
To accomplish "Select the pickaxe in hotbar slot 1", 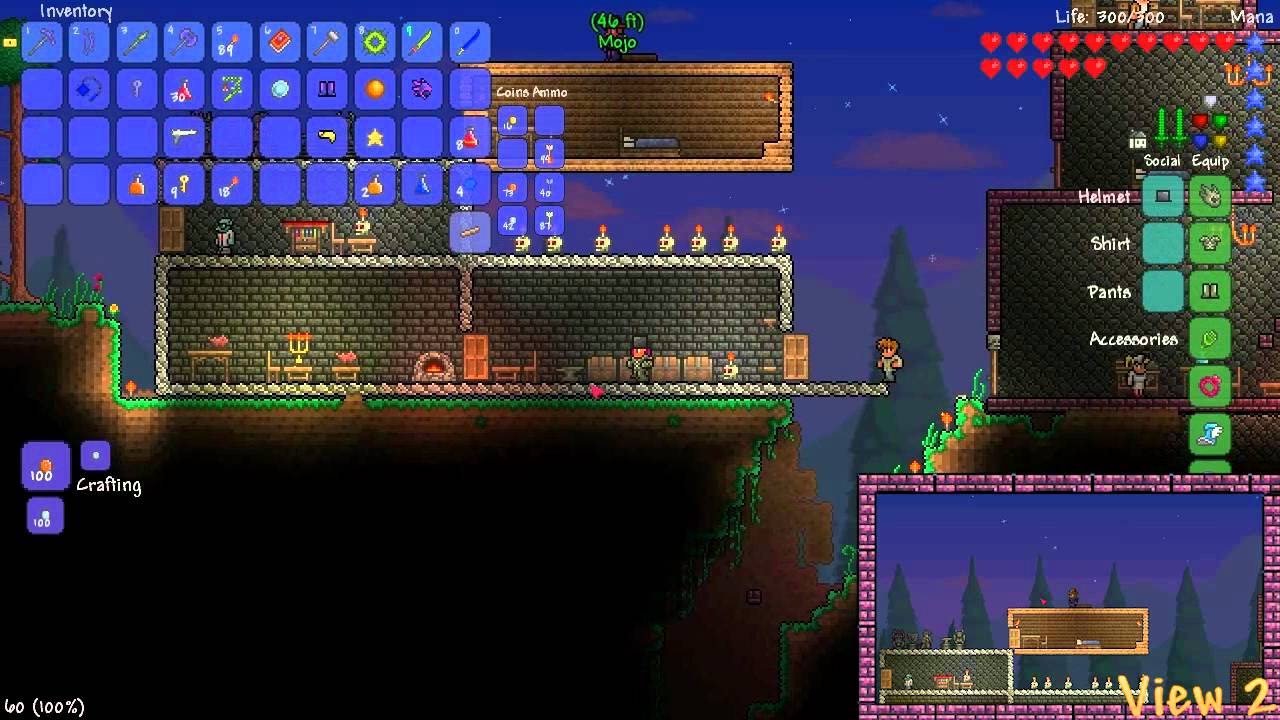I will pos(41,43).
